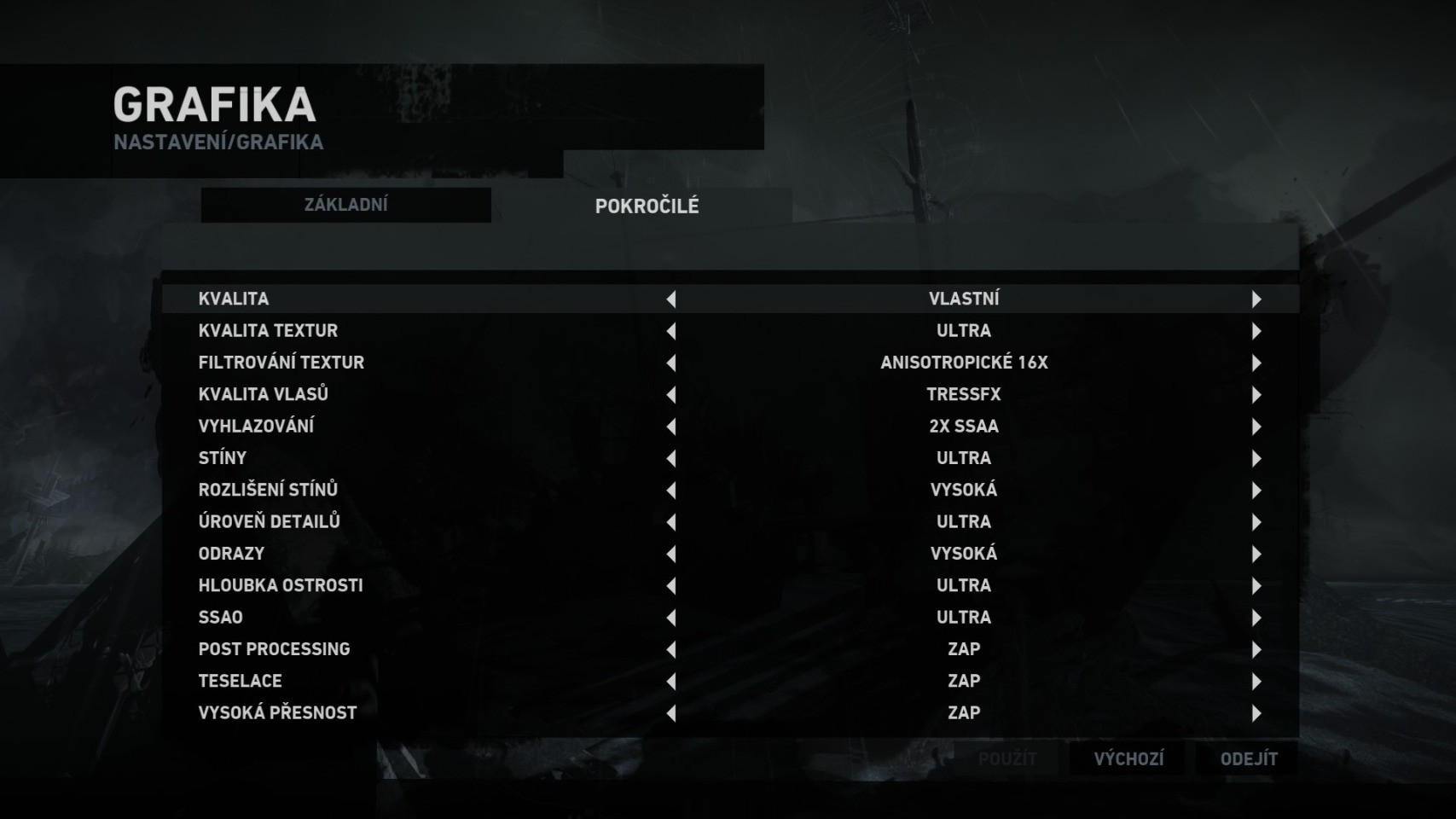This screenshot has height=819, width=1456.
Task: Change Odrazy using the right arrow
Action: click(x=1256, y=554)
